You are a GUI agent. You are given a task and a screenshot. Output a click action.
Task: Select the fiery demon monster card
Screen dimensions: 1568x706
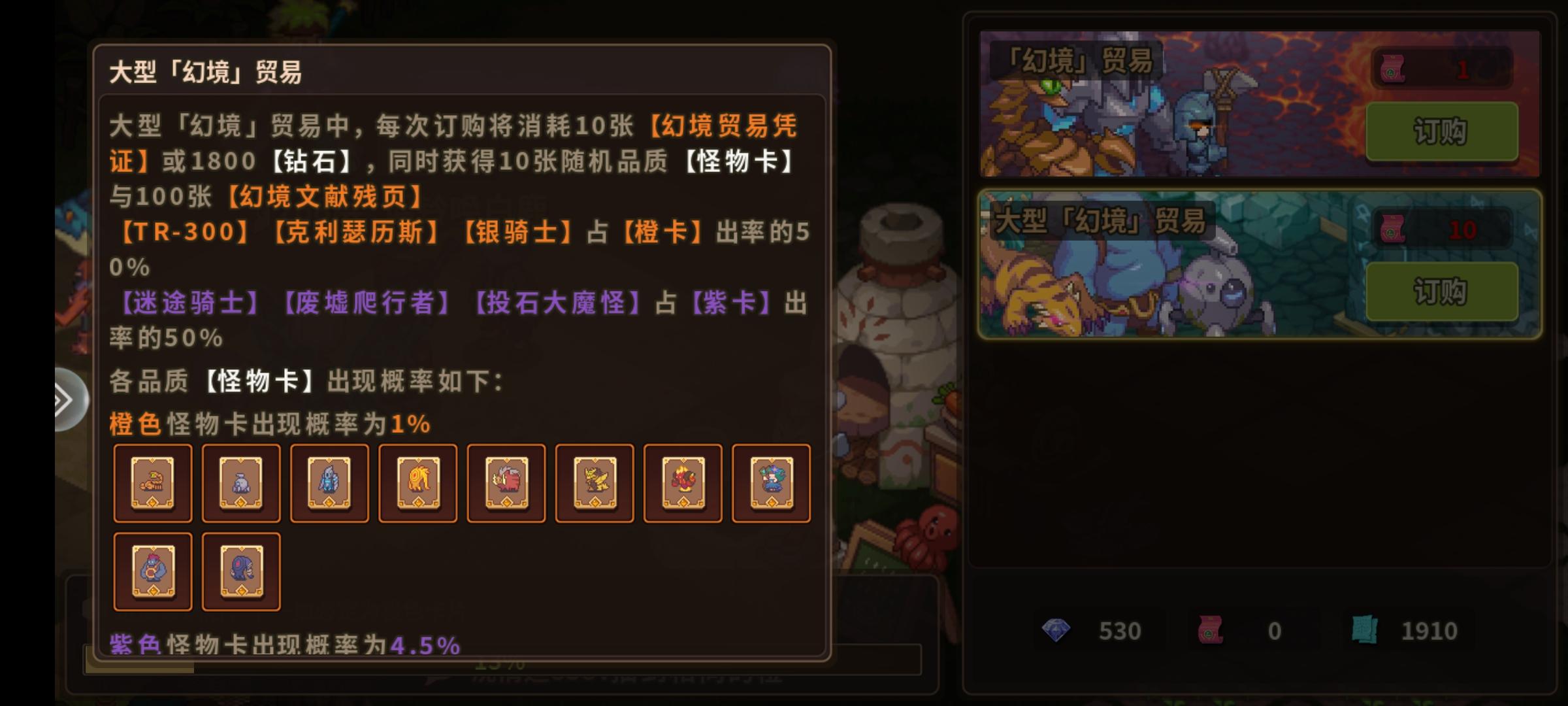[682, 483]
